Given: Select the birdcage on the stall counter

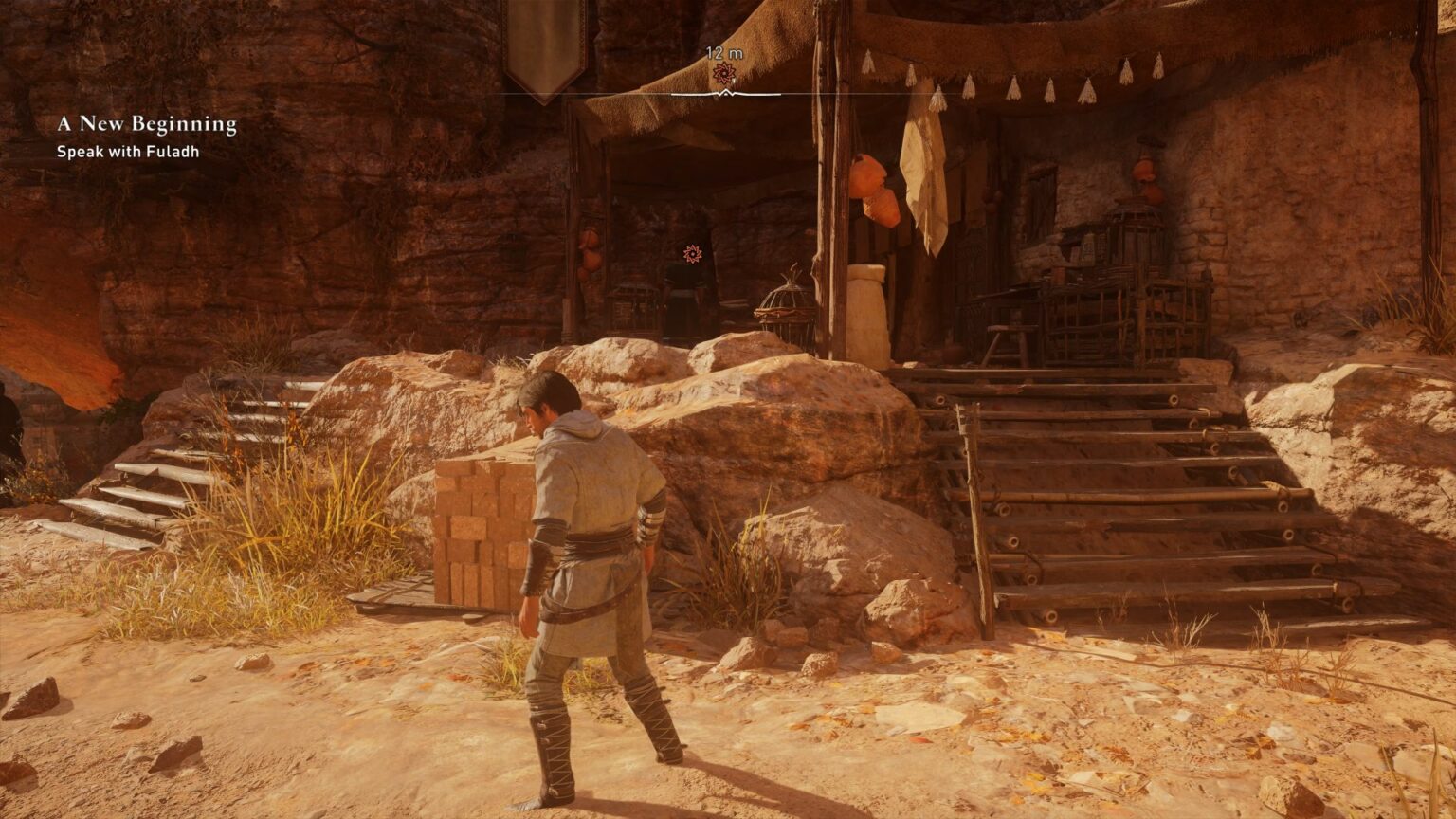Looking at the screenshot, I should pos(785,301).
